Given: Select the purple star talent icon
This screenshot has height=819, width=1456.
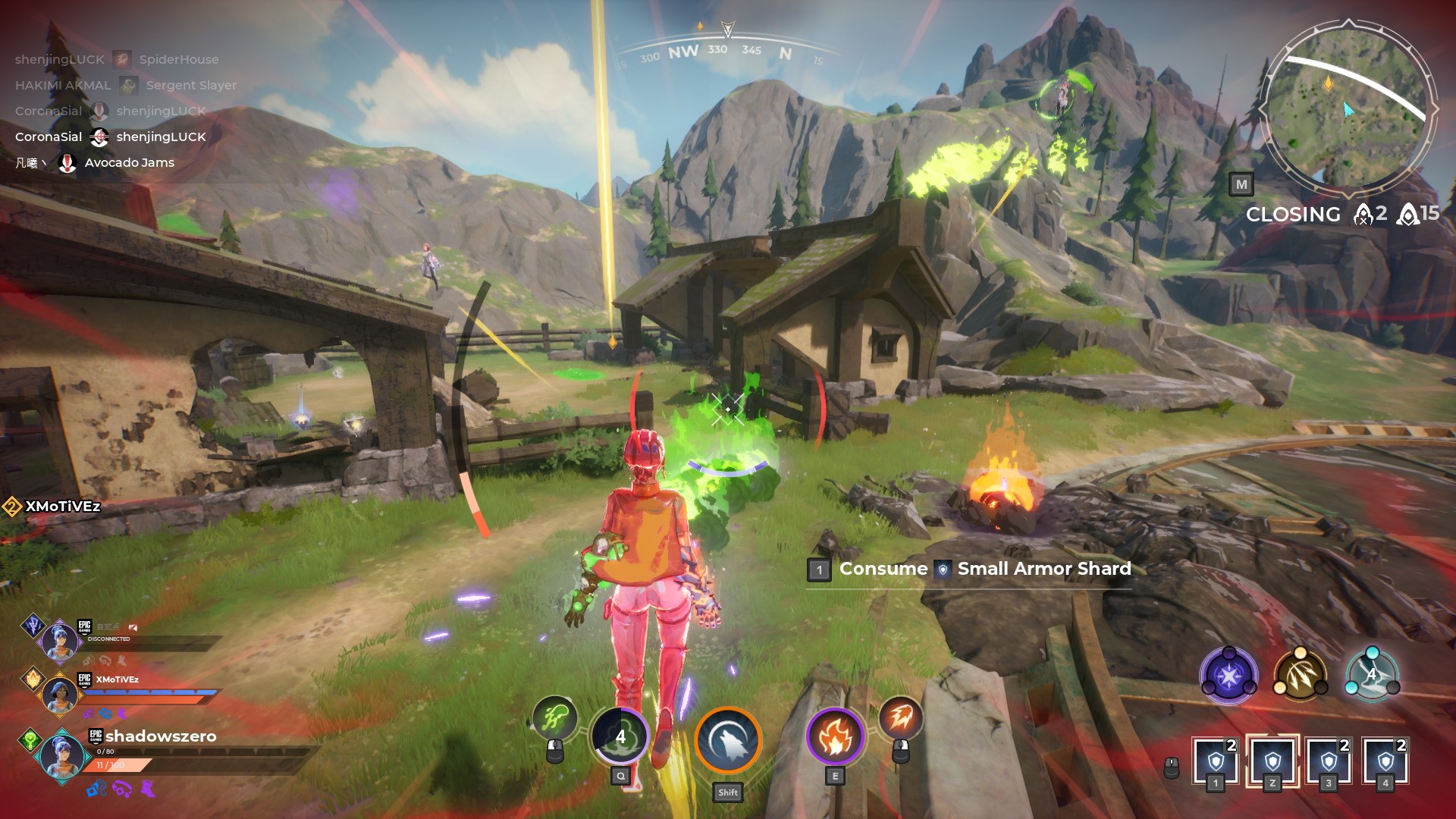Looking at the screenshot, I should [1228, 675].
